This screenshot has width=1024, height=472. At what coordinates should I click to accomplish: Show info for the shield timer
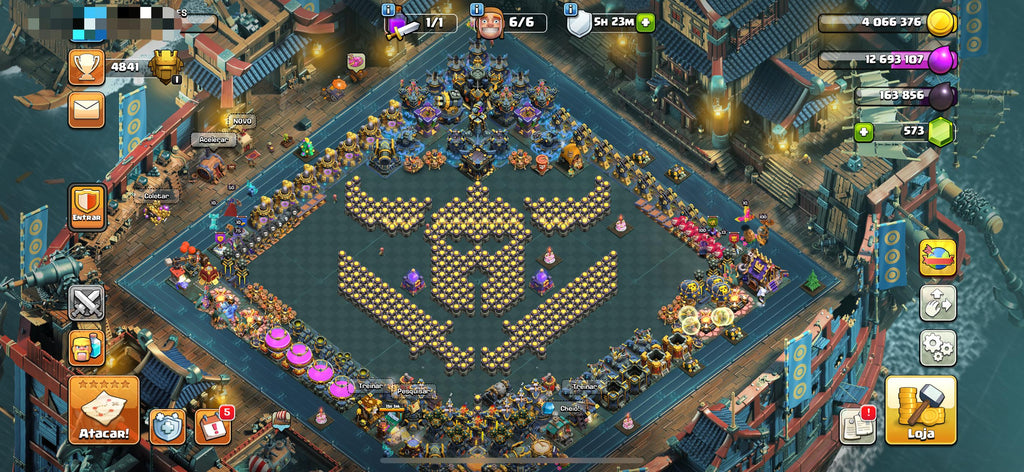[x=571, y=10]
